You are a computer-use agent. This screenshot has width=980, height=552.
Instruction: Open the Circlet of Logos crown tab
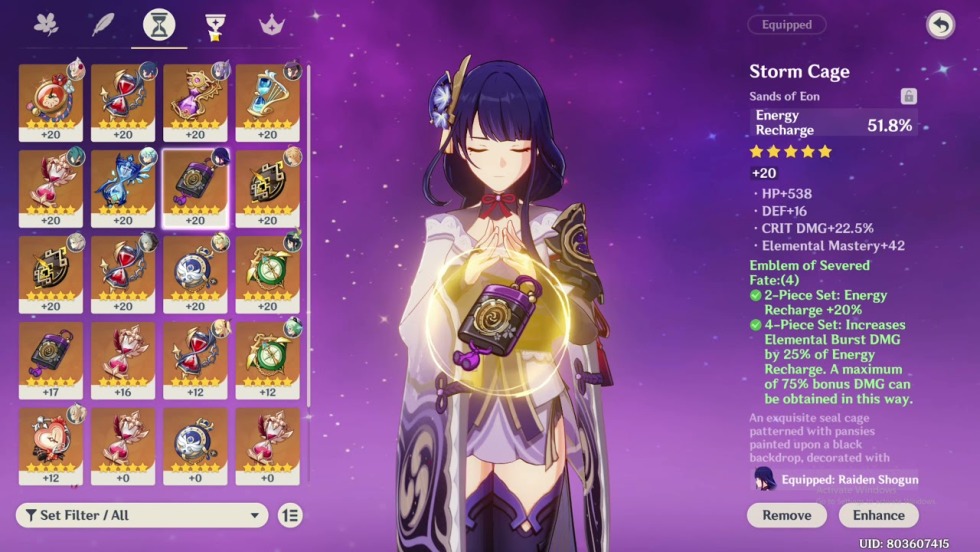point(271,25)
